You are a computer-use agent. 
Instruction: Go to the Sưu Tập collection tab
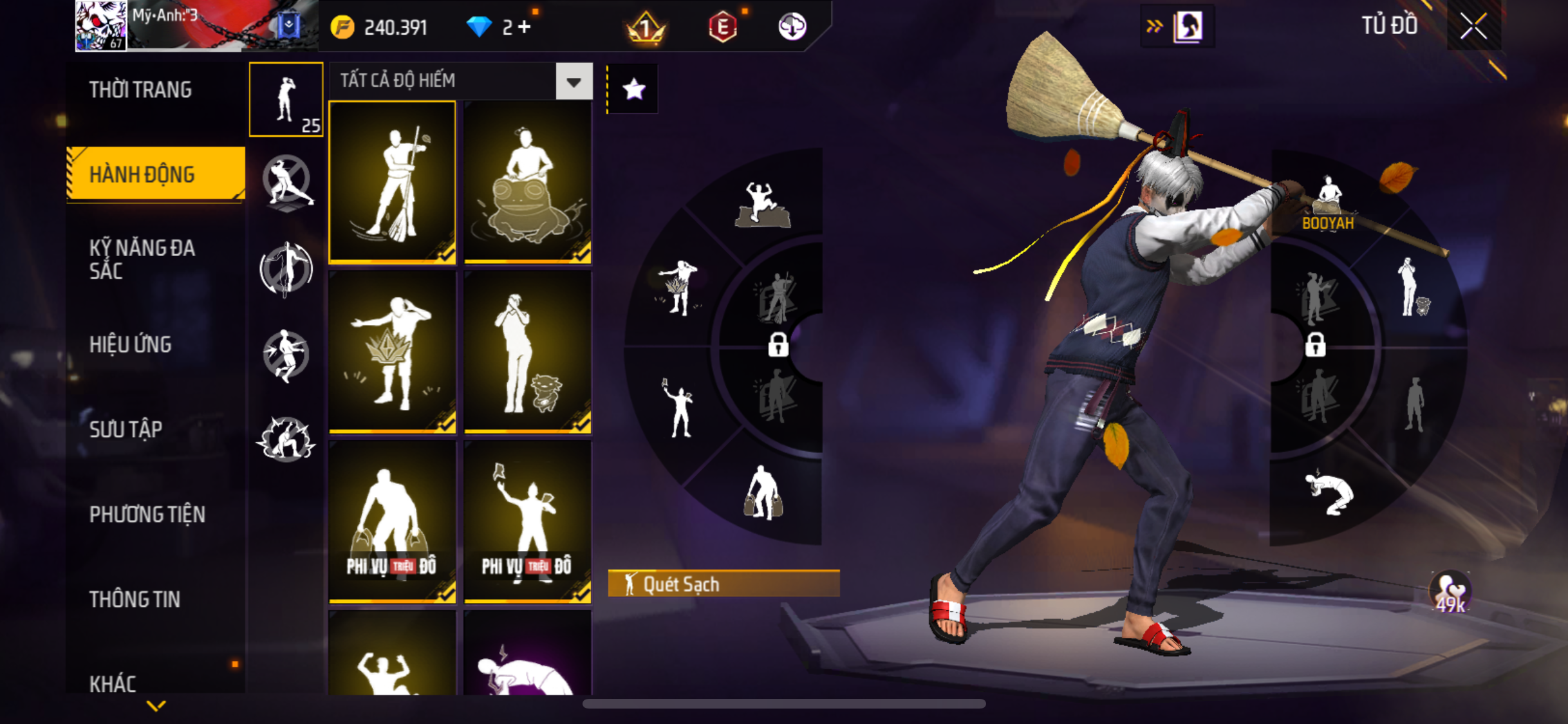click(x=126, y=429)
